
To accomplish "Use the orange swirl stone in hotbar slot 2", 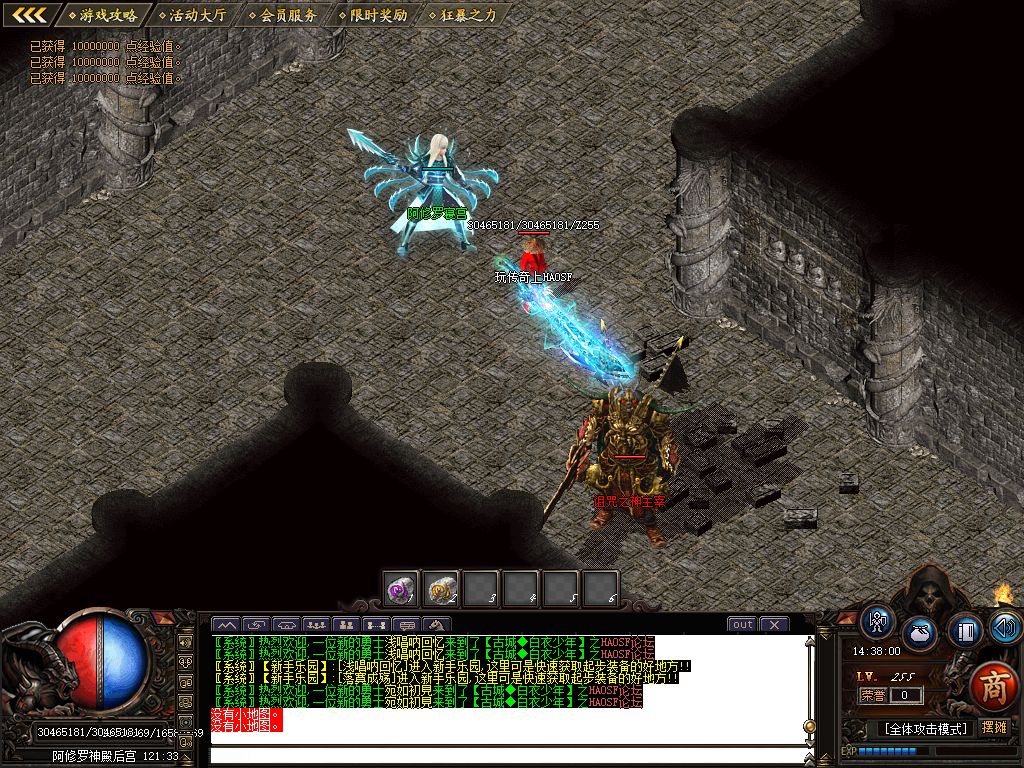I will [x=441, y=589].
